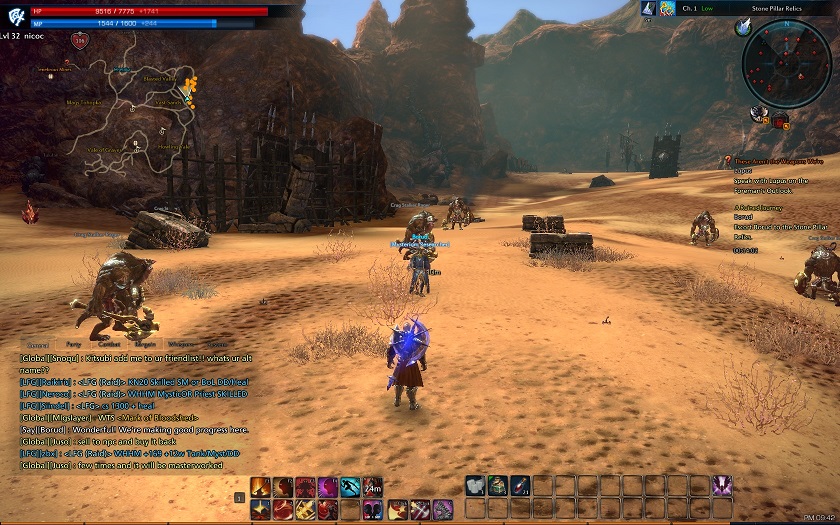Select the General chat tab
Image resolution: width=840 pixels, height=525 pixels.
(38, 344)
